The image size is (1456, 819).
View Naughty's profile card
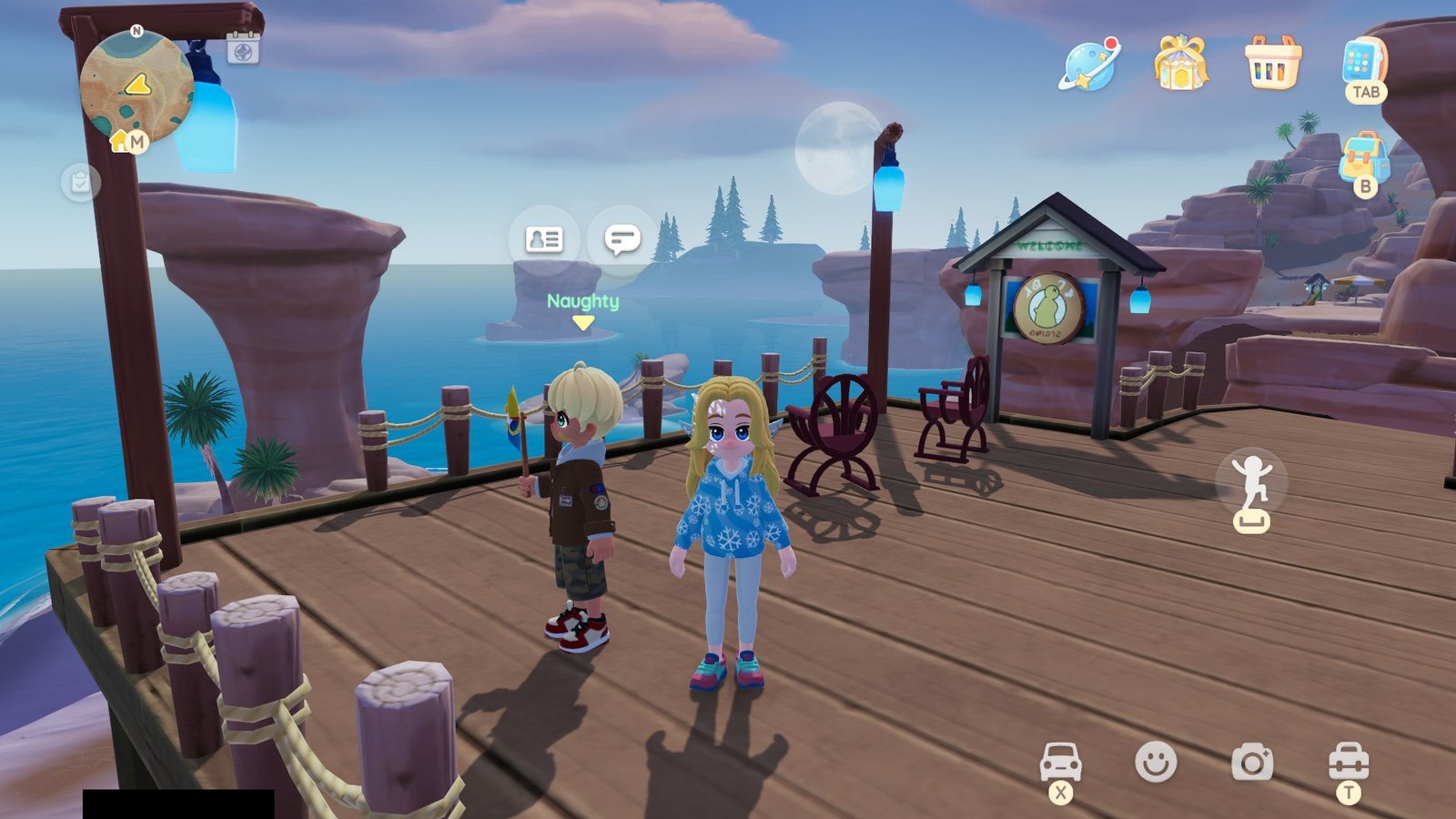point(544,239)
